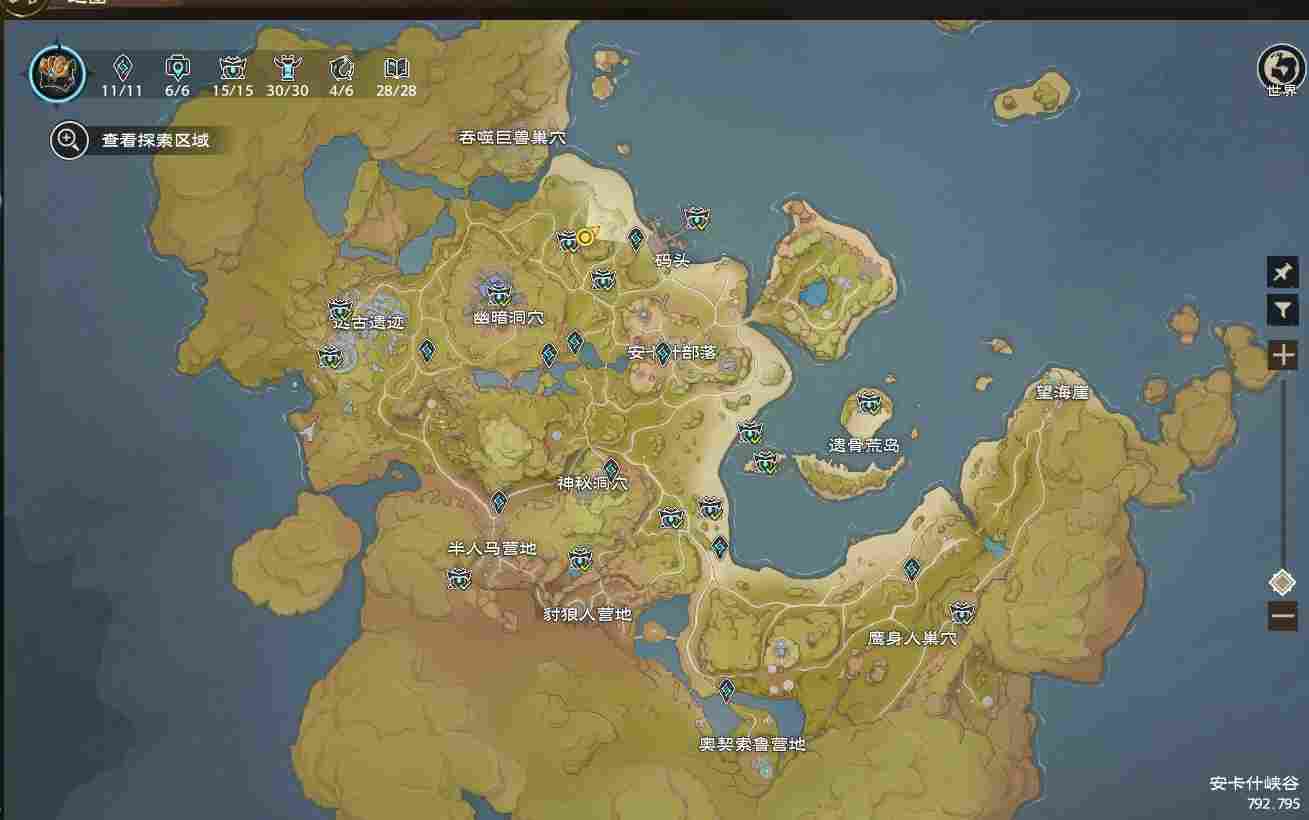Open the shrine counter icon showing 4/6
Screen dimensions: 1309x820
pyautogui.click(x=340, y=67)
